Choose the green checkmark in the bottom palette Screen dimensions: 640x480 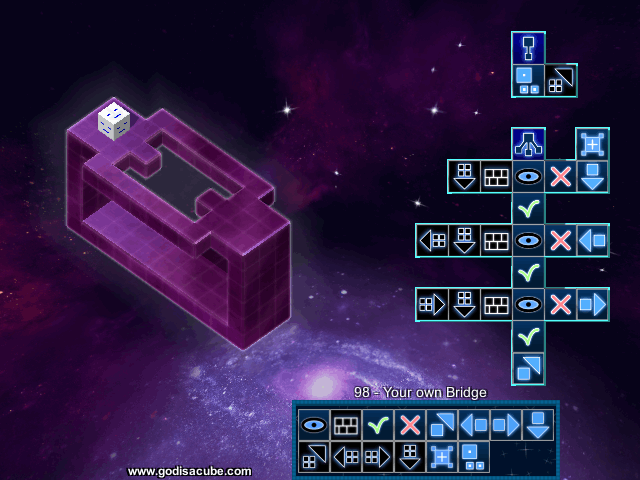point(378,424)
